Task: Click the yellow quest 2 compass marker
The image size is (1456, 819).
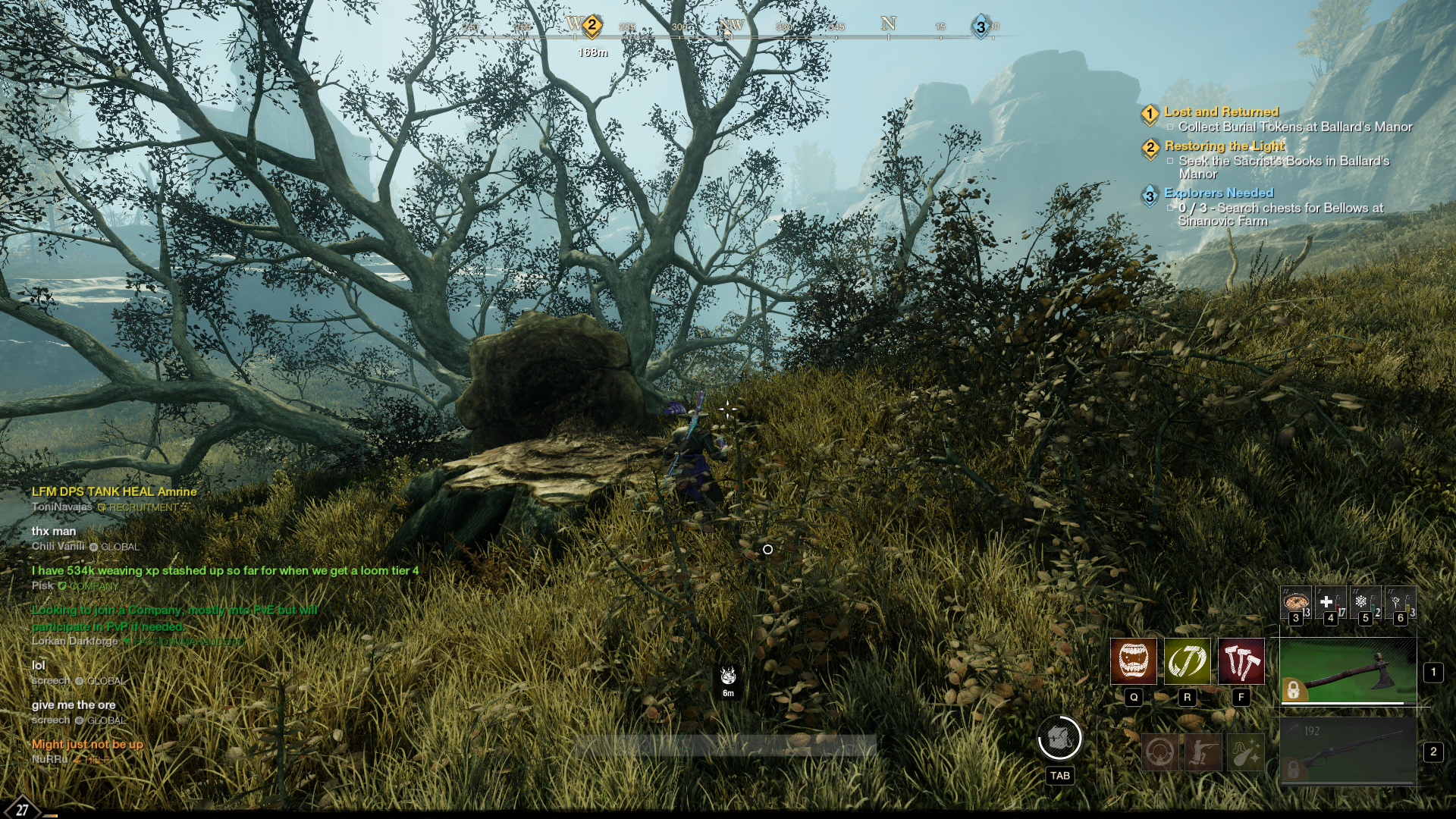Action: (x=591, y=26)
